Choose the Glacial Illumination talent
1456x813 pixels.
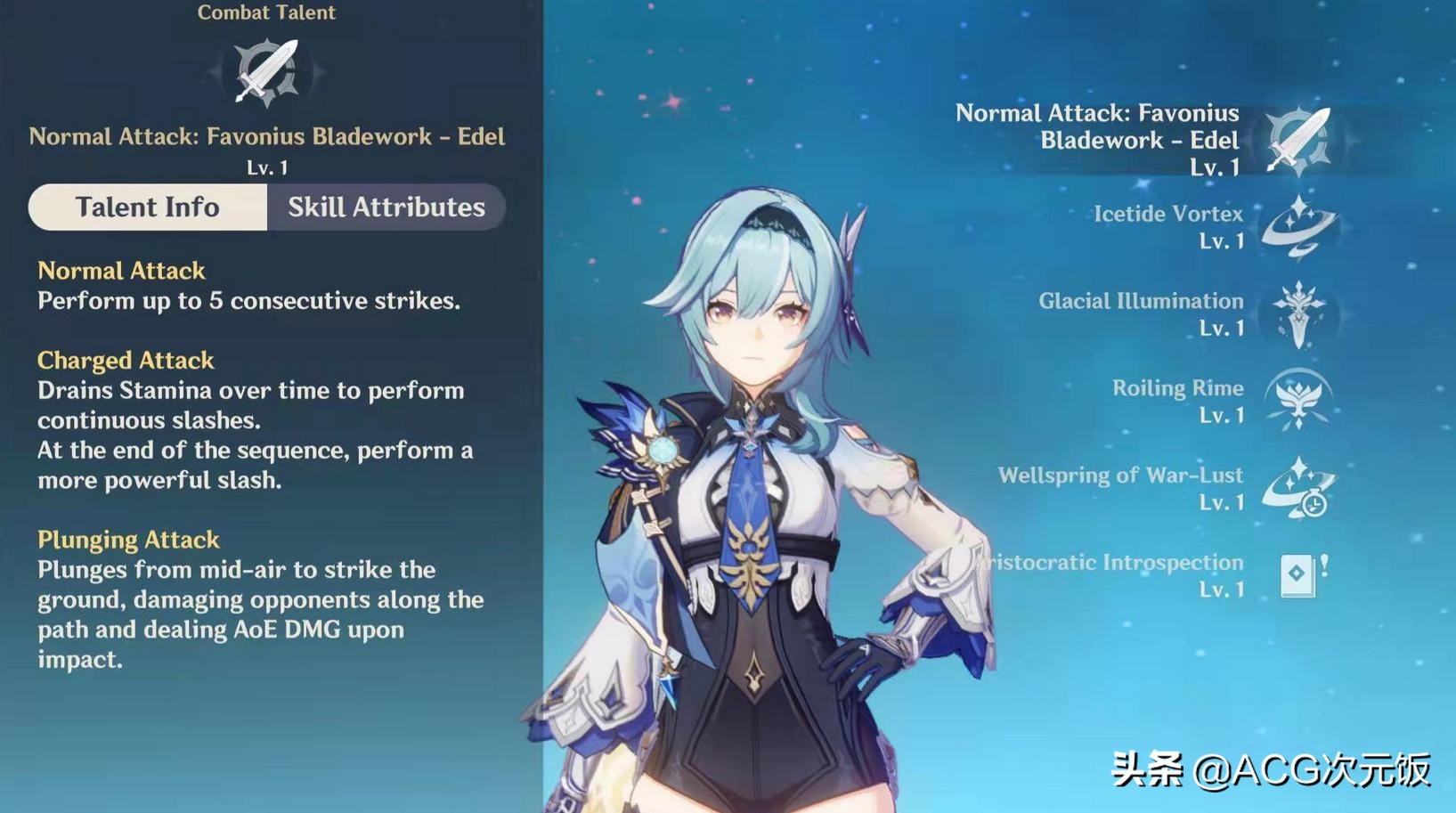[x=1297, y=314]
